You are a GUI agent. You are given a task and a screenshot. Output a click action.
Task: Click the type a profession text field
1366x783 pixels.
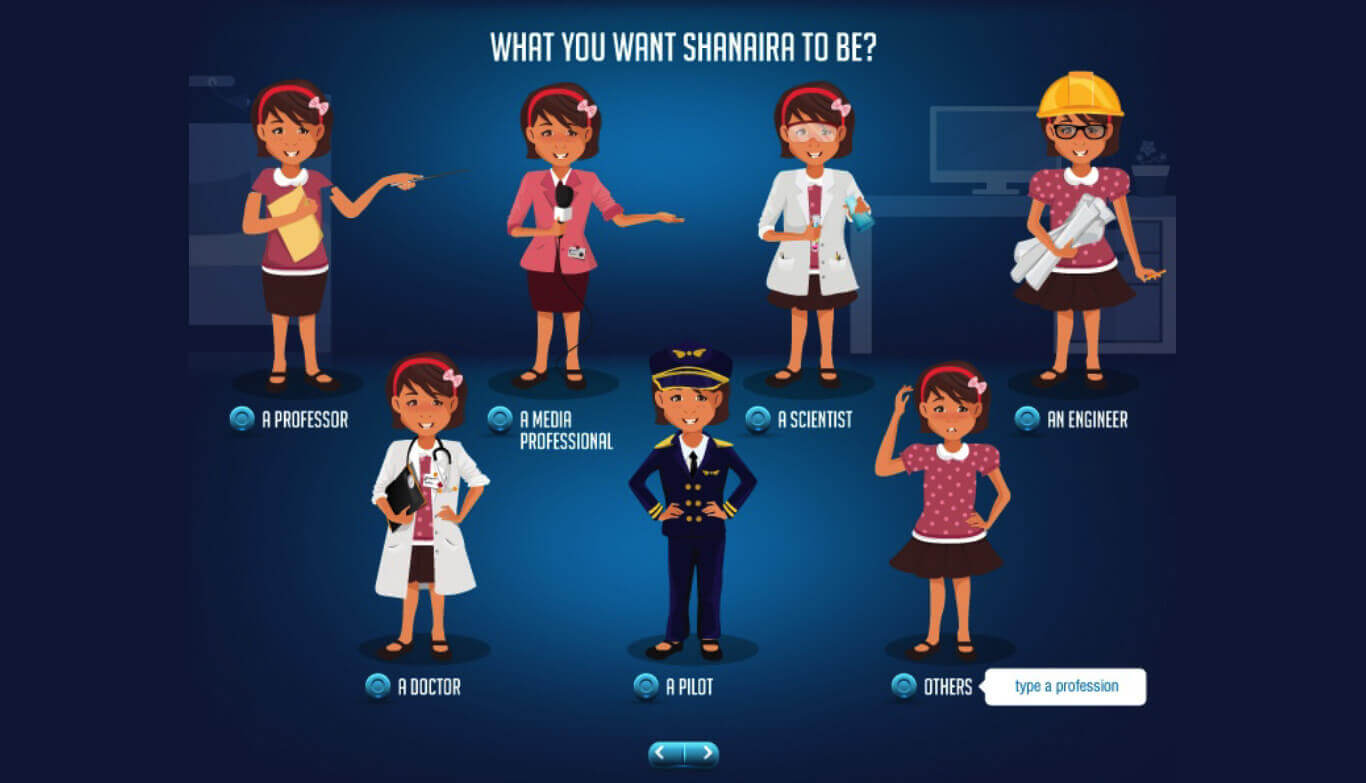pos(1066,687)
